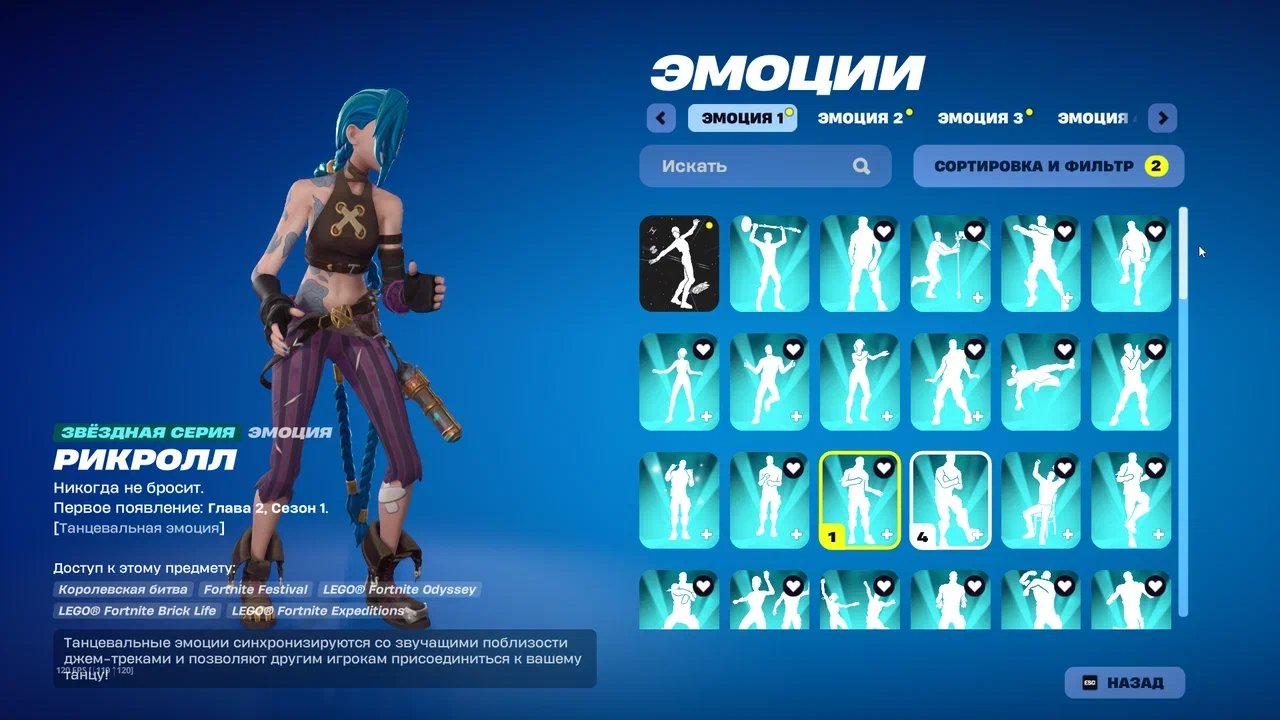Switch to the ЭМОЦИЯ 2 tab
Image resolution: width=1280 pixels, height=720 pixels.
pyautogui.click(x=861, y=117)
